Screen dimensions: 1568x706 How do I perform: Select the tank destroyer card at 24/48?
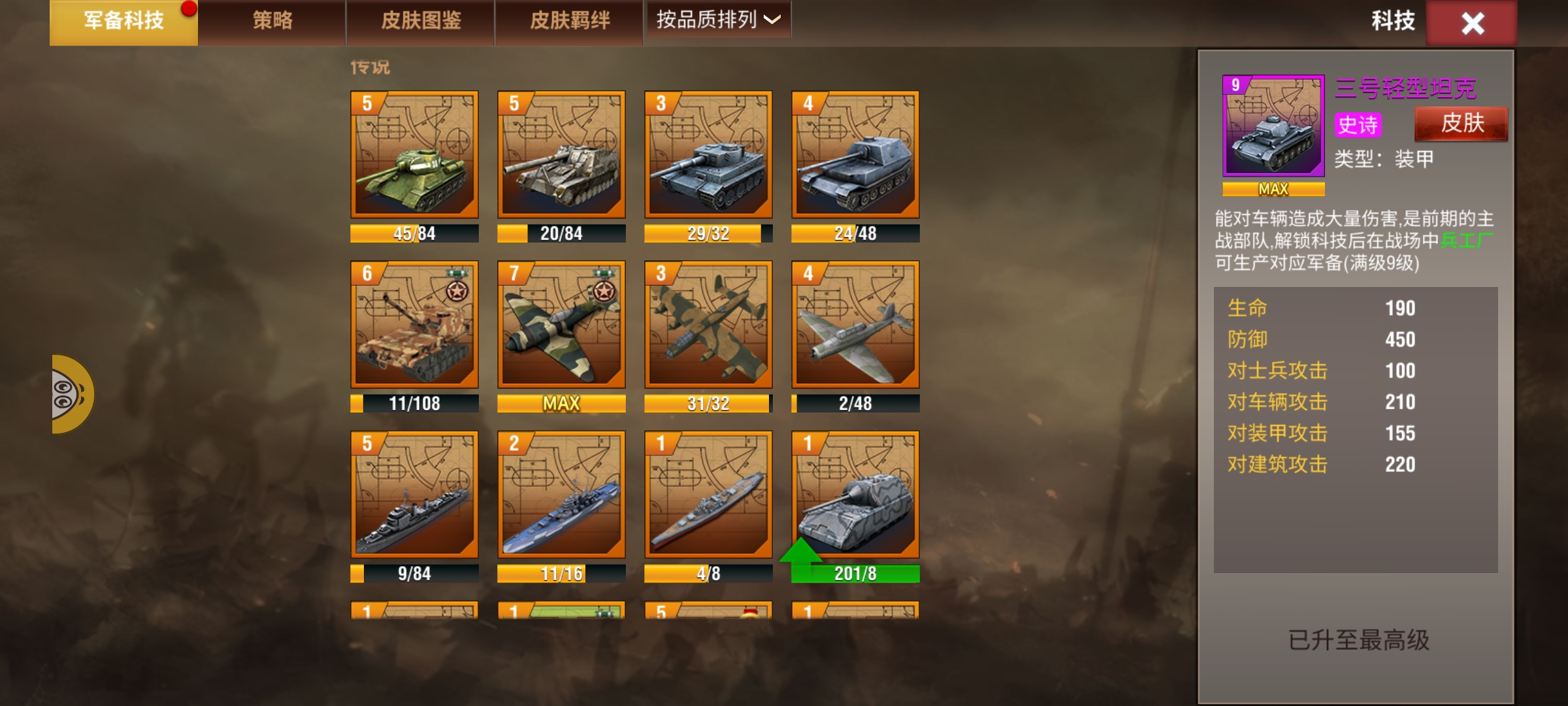[x=855, y=155]
